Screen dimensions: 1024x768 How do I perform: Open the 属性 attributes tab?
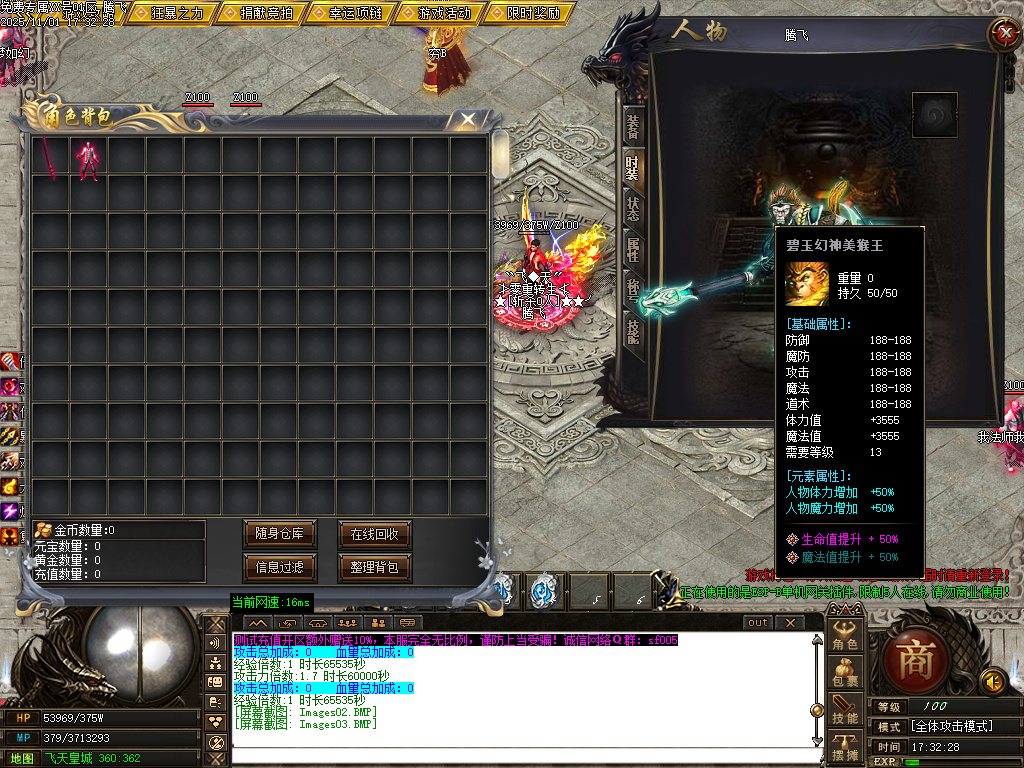point(633,249)
